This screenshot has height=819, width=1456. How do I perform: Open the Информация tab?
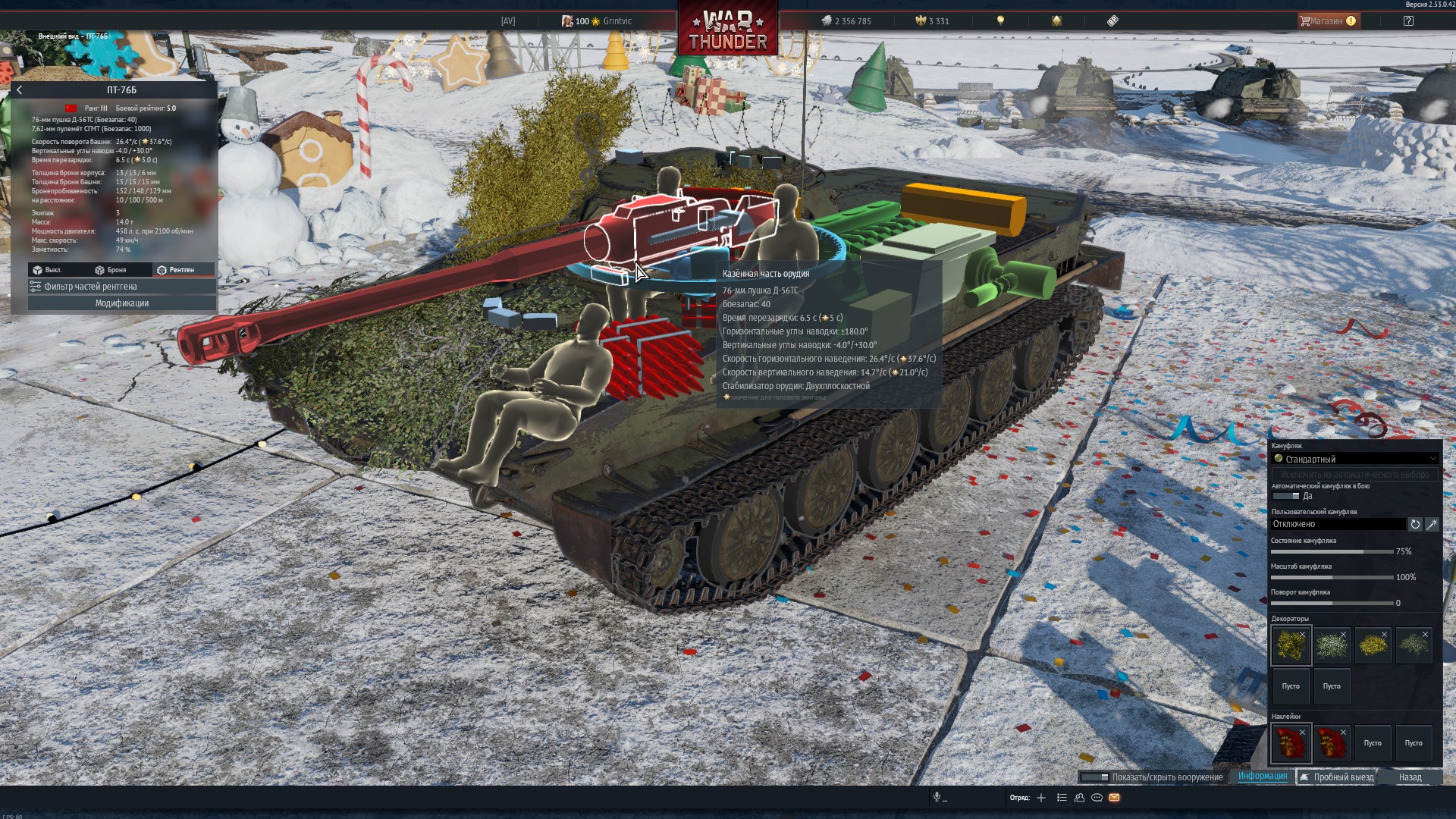tap(1263, 777)
